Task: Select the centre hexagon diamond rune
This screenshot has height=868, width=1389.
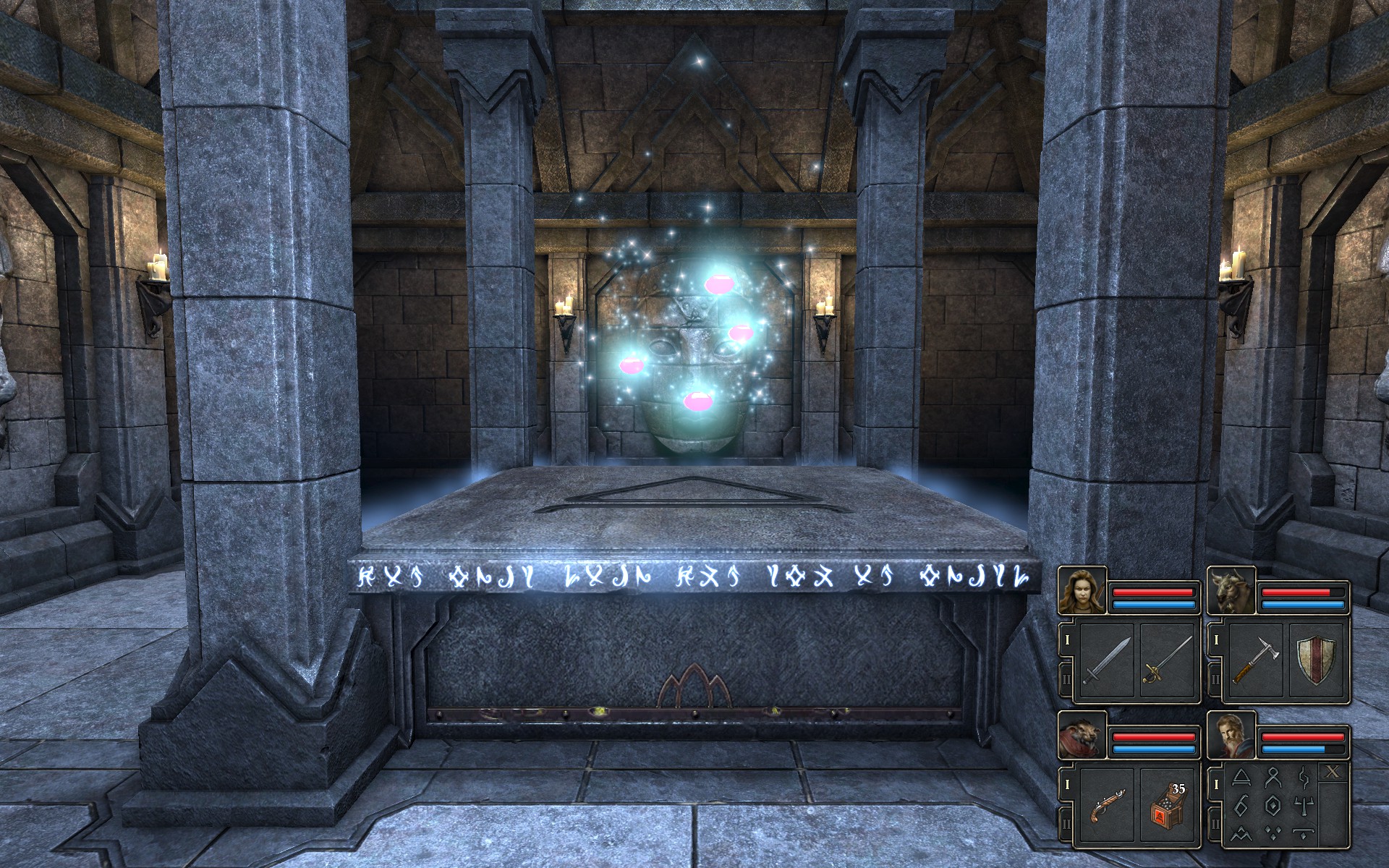Action: 1275,805
